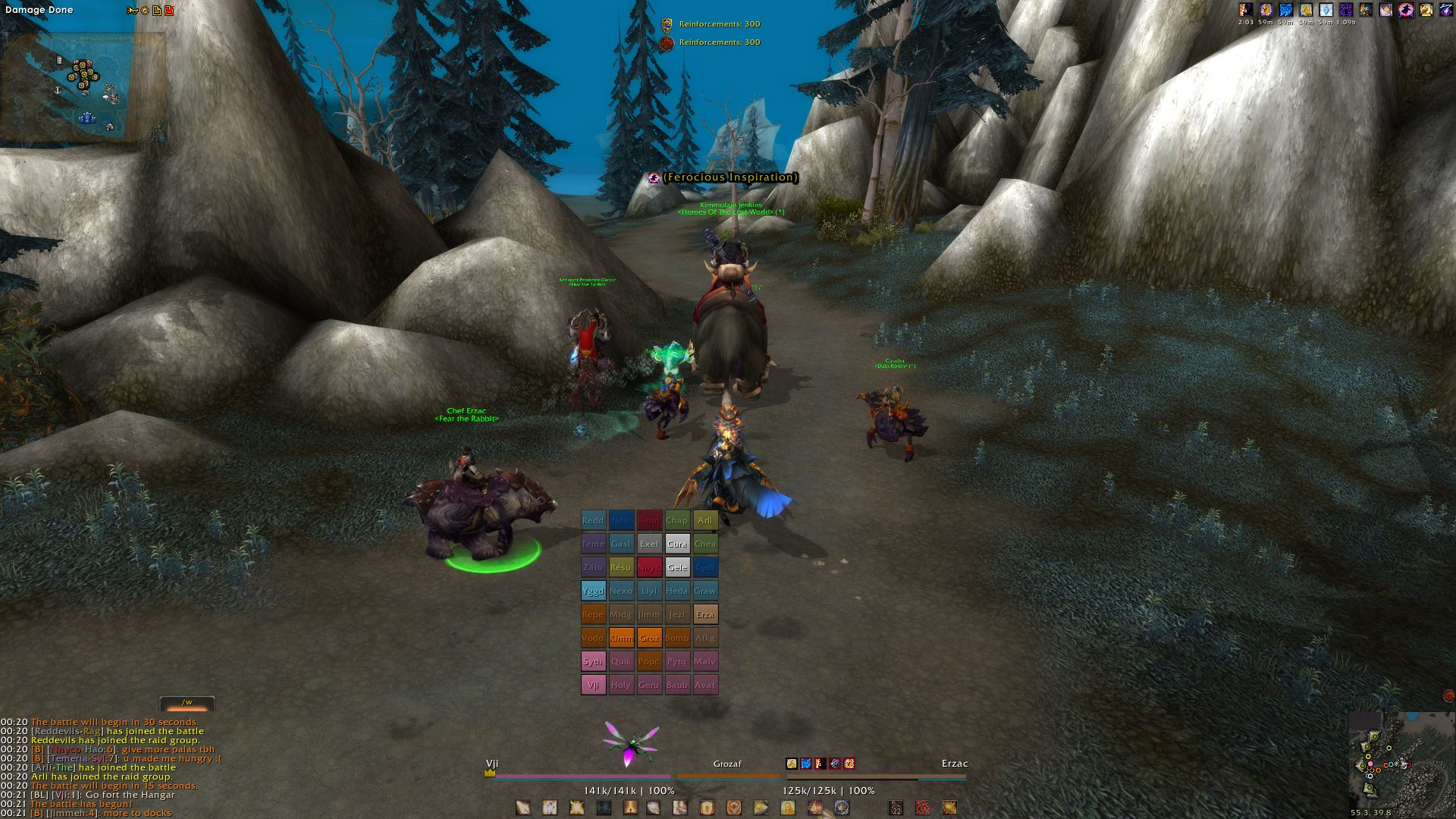Reset damage meter with the red icon
Screen dimensions: 1456x819
point(169,10)
